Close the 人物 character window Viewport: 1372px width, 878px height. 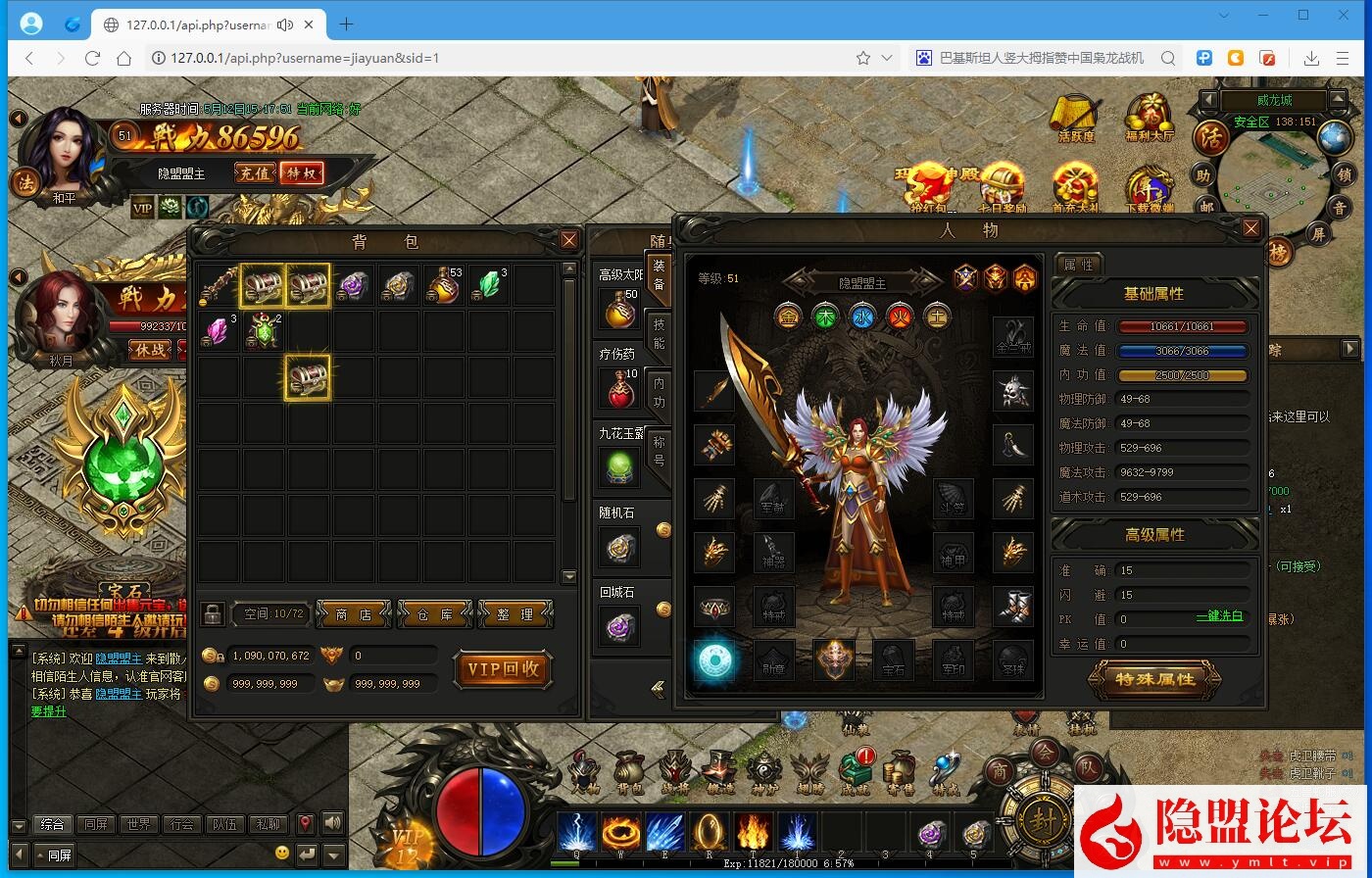tap(1250, 229)
